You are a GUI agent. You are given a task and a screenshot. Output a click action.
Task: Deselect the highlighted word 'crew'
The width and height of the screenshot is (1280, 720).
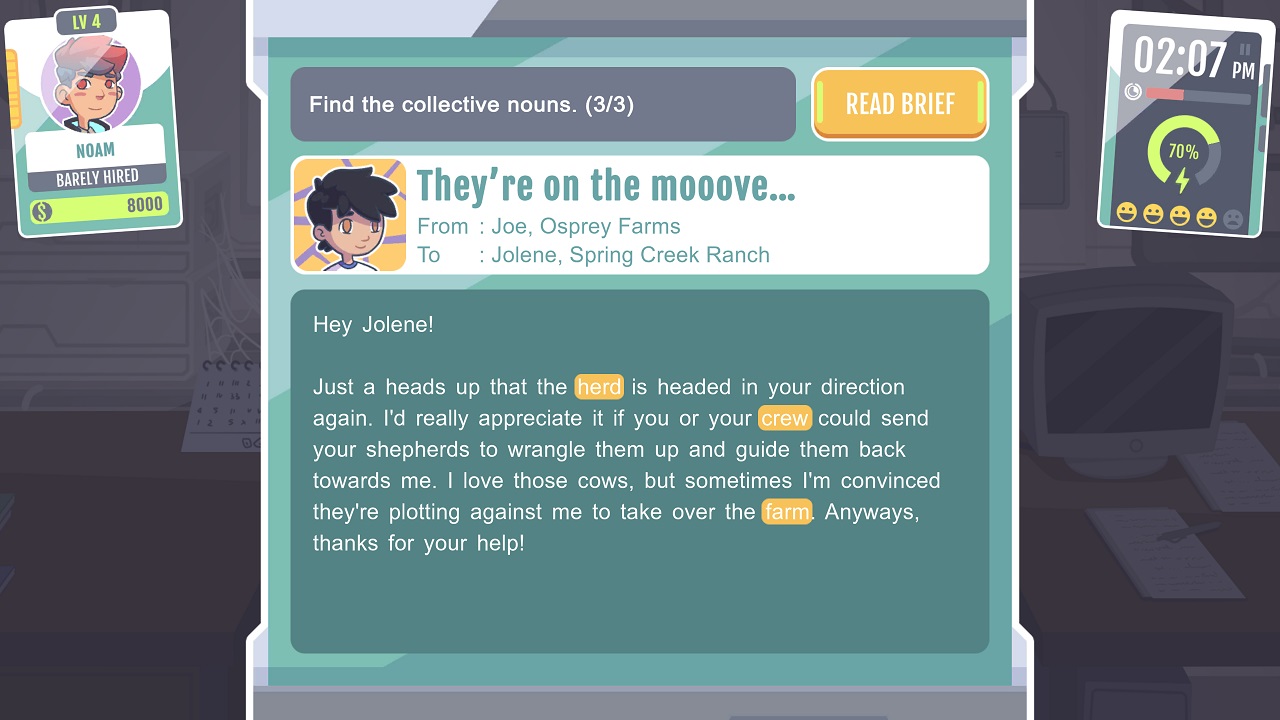786,418
